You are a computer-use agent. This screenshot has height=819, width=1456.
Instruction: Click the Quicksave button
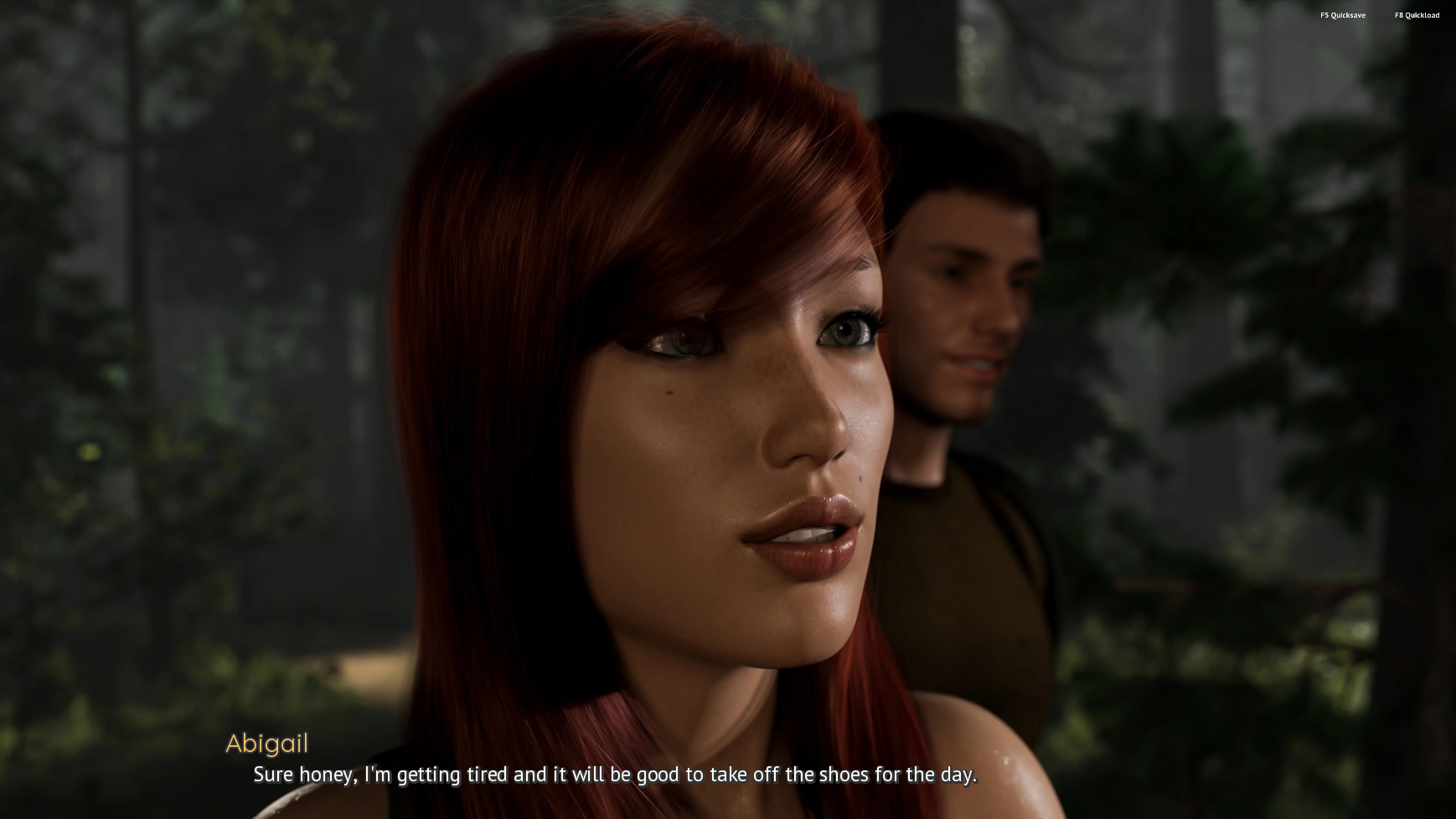click(1342, 15)
